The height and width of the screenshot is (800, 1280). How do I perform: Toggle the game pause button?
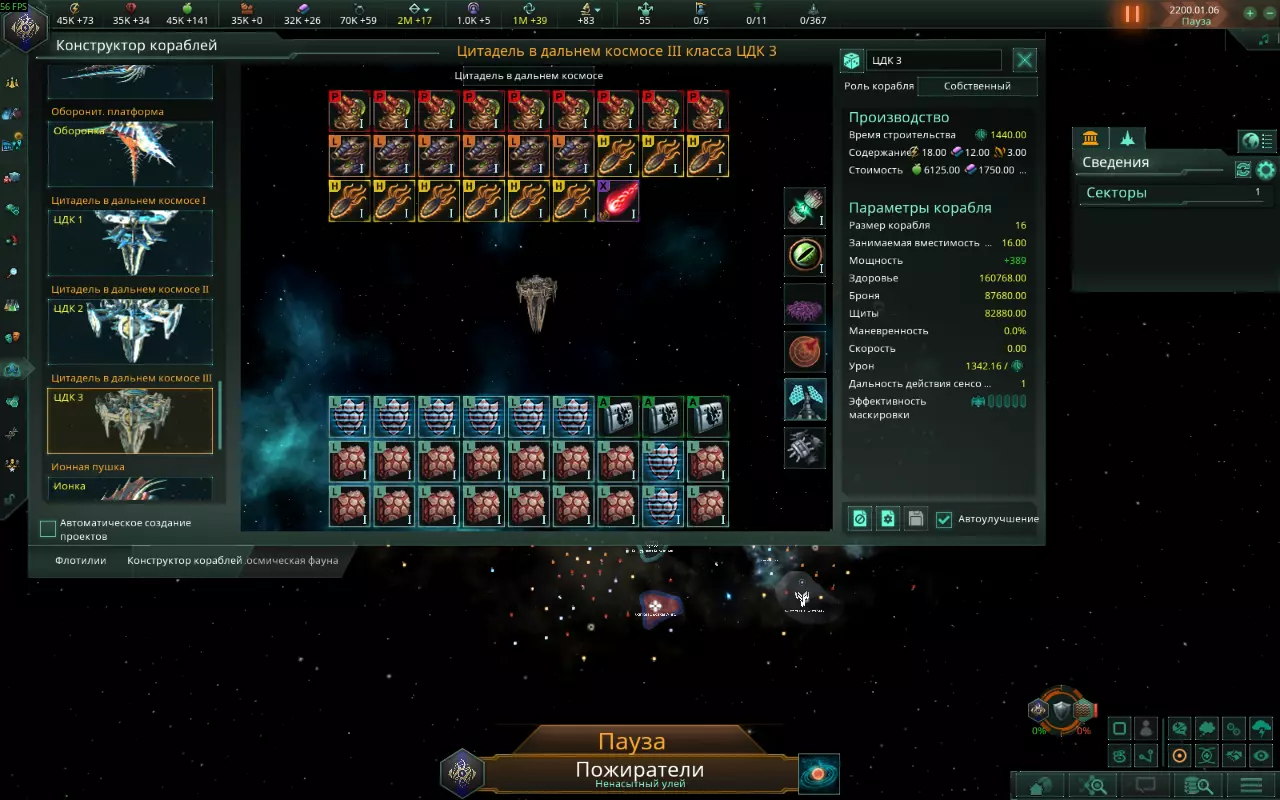pyautogui.click(x=1132, y=14)
